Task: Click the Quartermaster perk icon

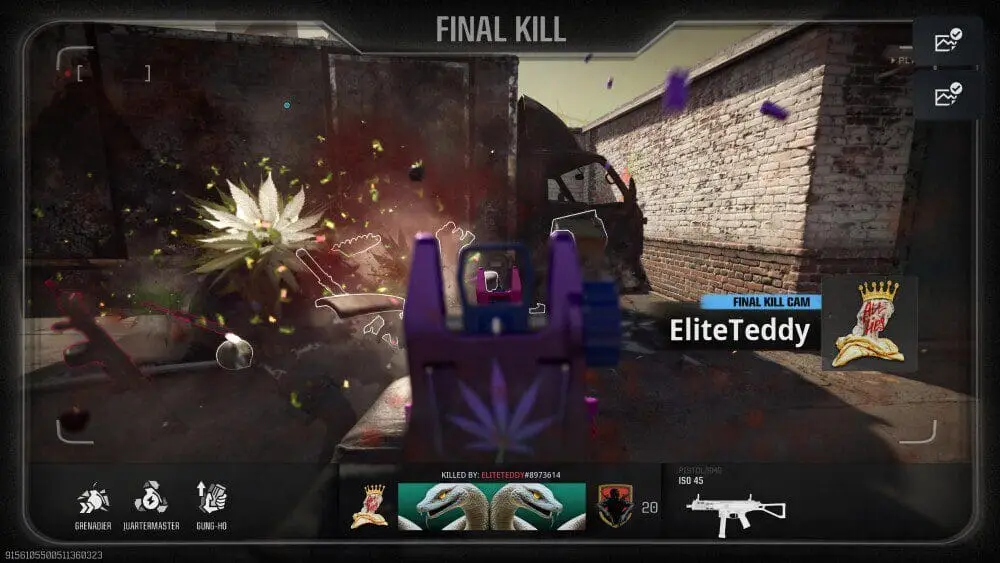Action: [151, 498]
